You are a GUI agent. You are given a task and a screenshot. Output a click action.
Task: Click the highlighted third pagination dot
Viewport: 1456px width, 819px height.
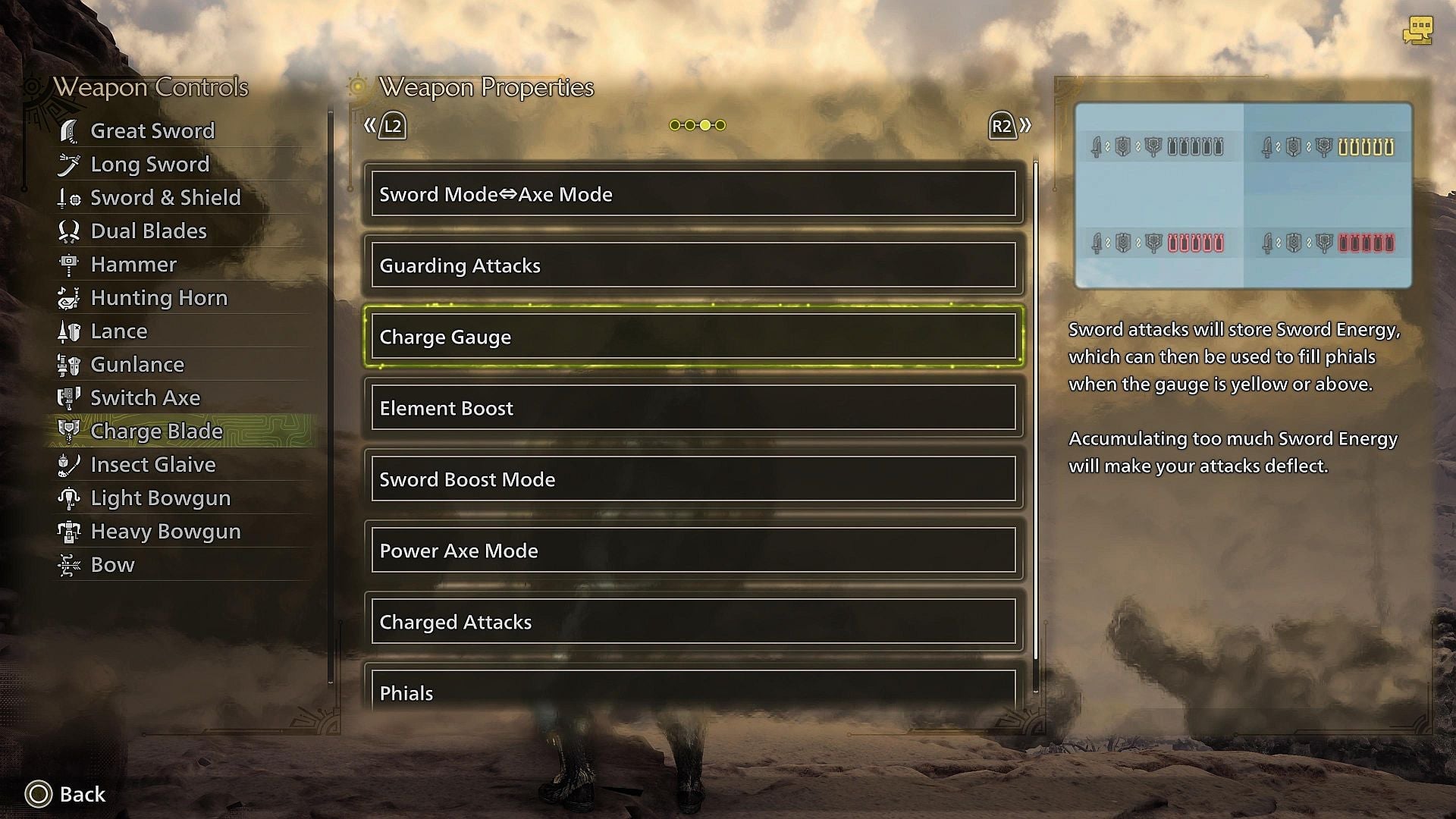pyautogui.click(x=704, y=124)
